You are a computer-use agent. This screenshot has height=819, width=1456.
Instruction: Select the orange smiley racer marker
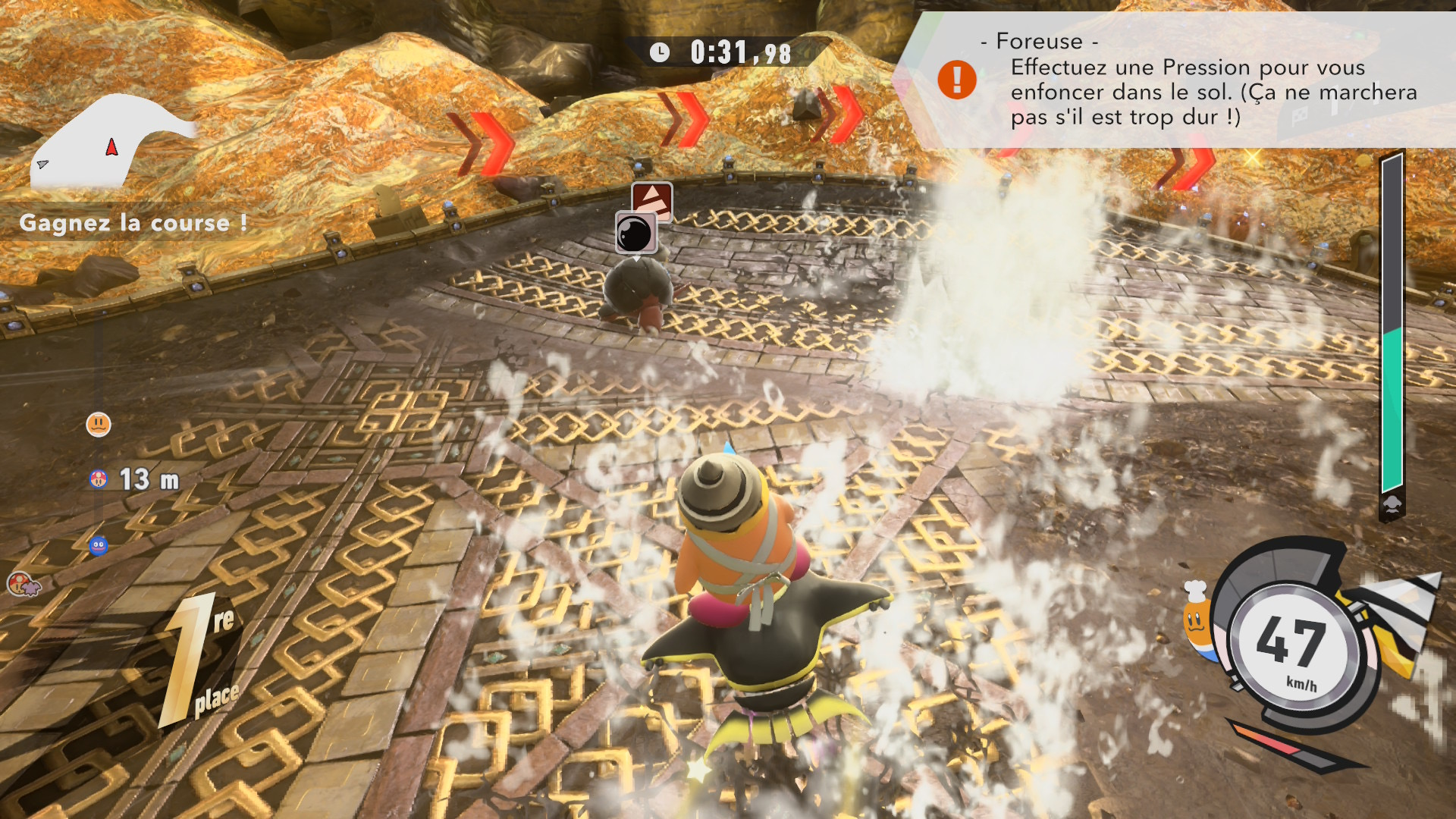point(99,424)
